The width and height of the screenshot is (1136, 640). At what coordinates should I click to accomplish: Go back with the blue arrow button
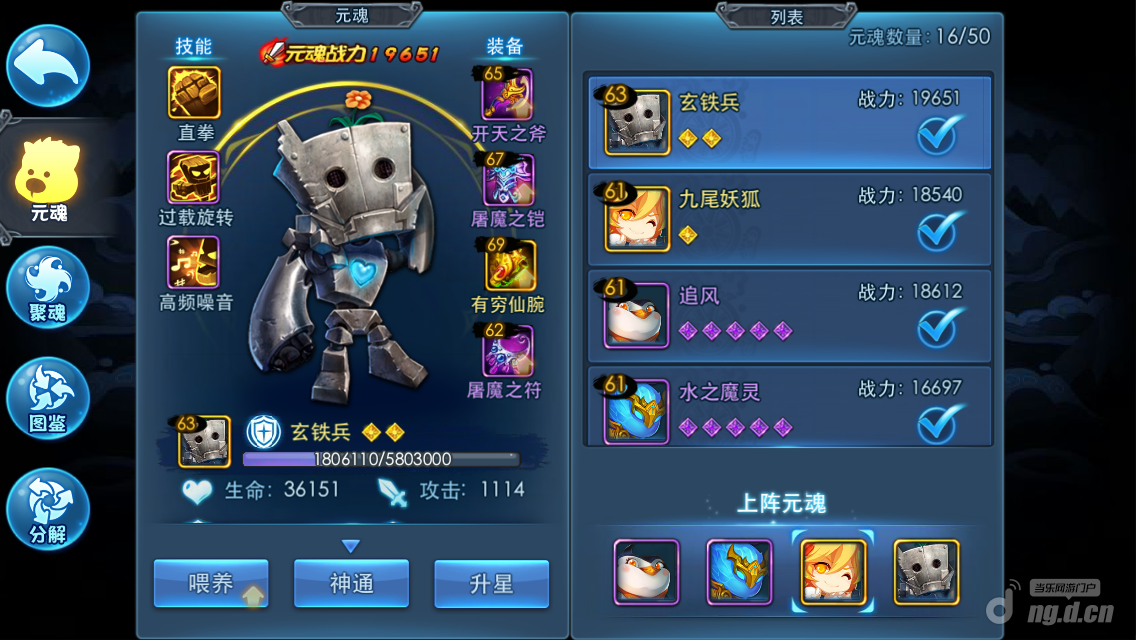[x=48, y=66]
